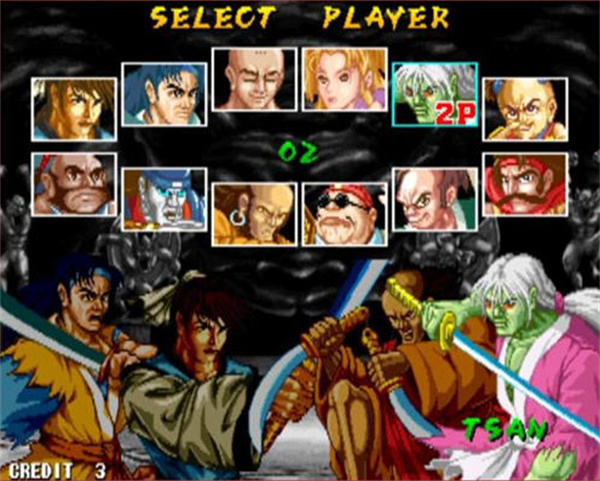Screen dimensions: 600x481
Task: Choose the green-skinned Tsan portrait
Action: 434,95
